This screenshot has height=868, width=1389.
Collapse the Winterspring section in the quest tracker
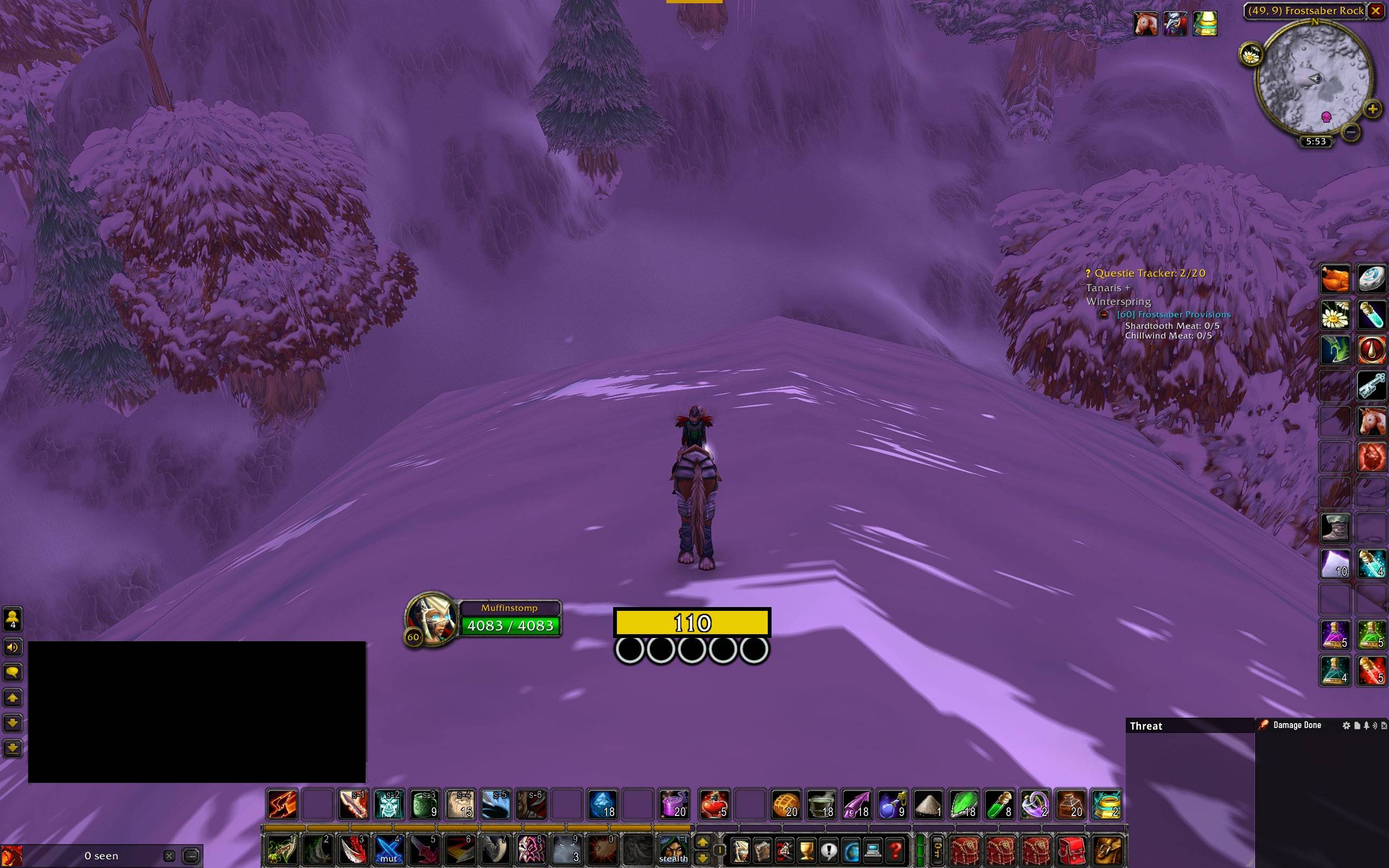[1118, 301]
